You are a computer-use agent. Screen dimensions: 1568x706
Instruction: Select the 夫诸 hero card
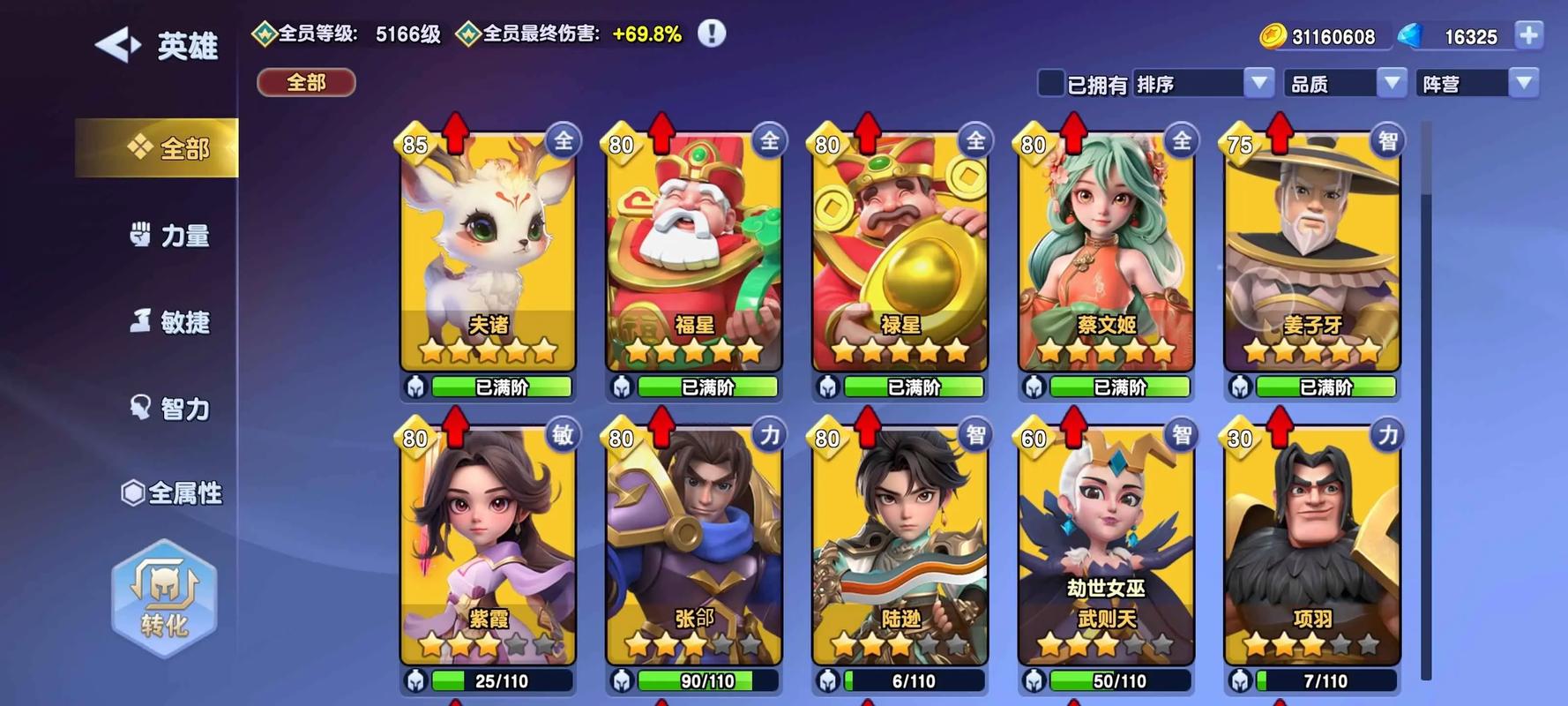tap(489, 252)
